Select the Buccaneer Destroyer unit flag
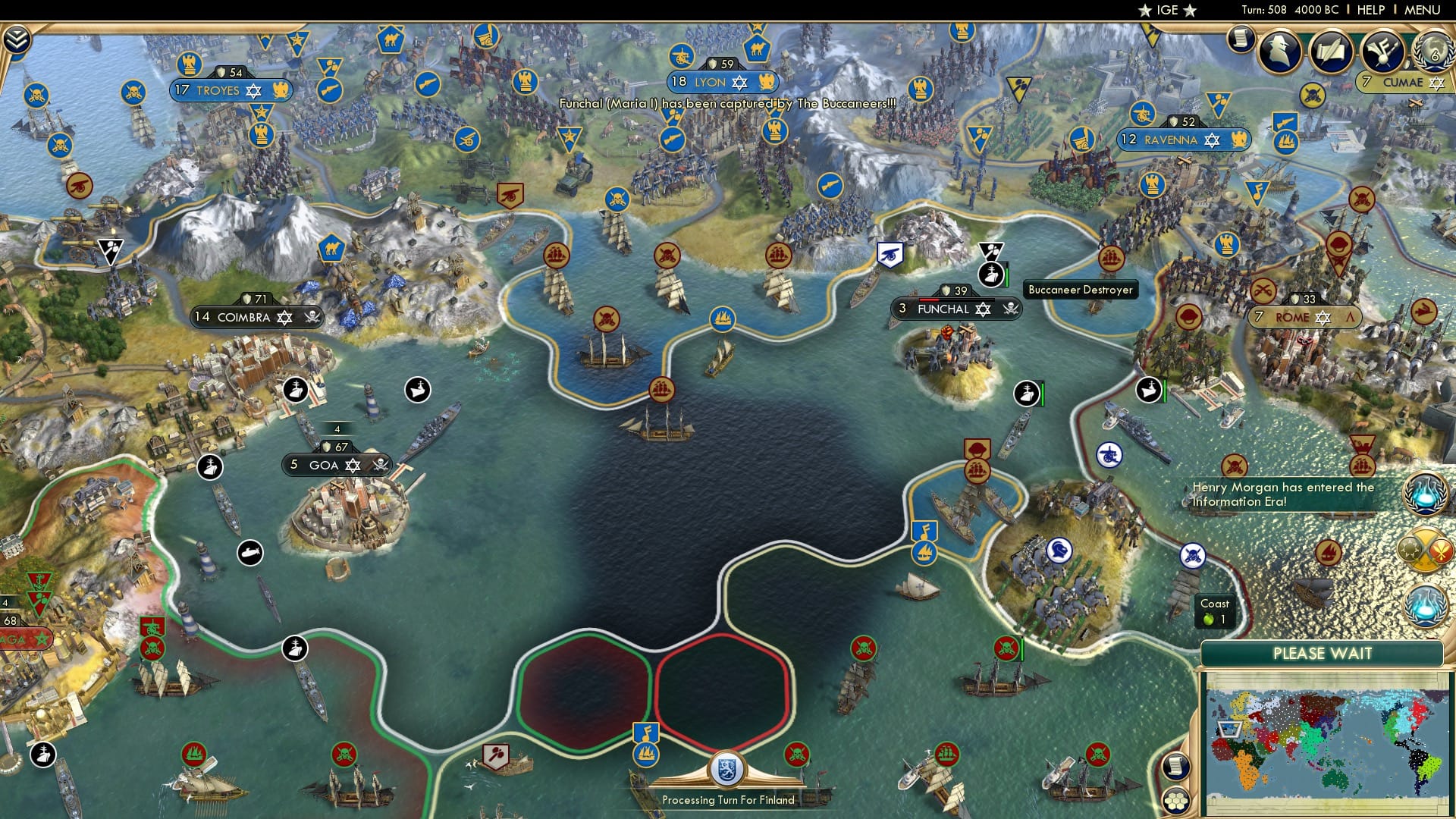The height and width of the screenshot is (819, 1456). 991,275
